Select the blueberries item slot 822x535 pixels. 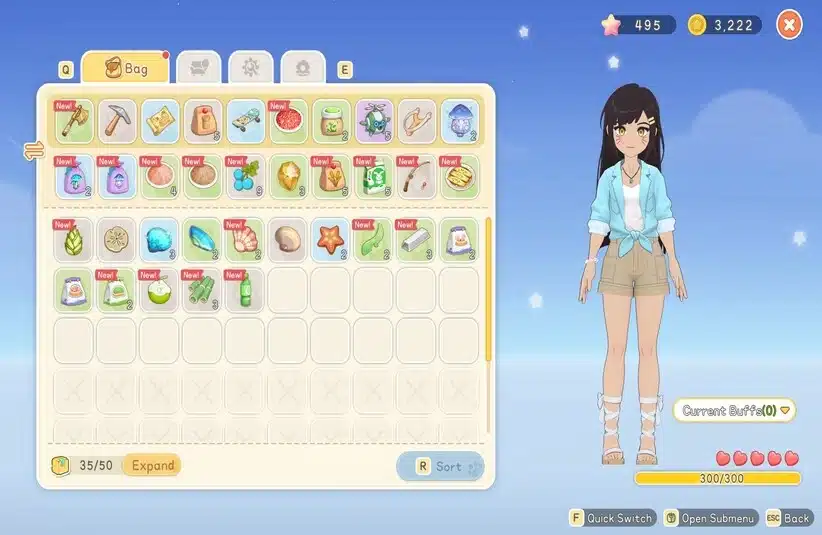point(245,176)
